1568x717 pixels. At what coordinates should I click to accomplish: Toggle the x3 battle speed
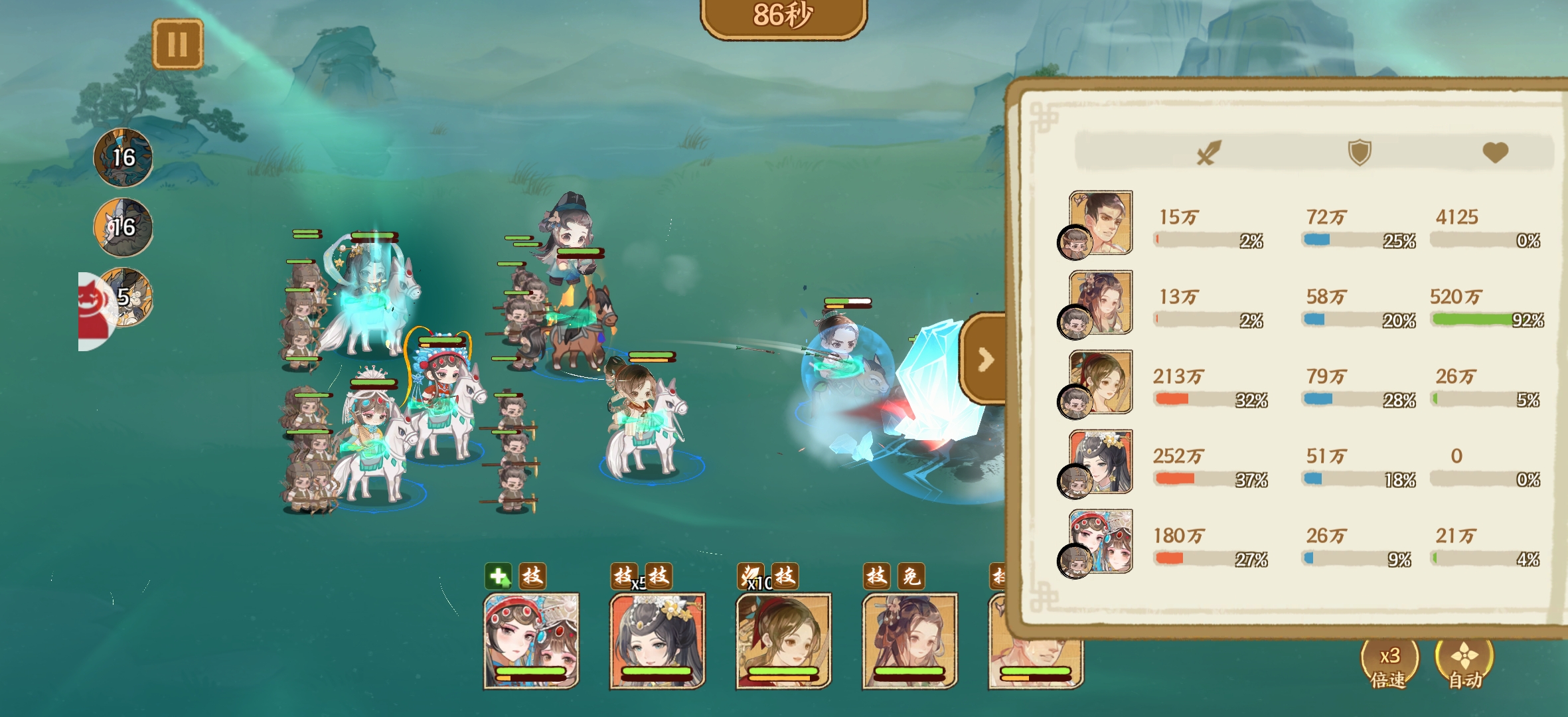click(x=1389, y=664)
